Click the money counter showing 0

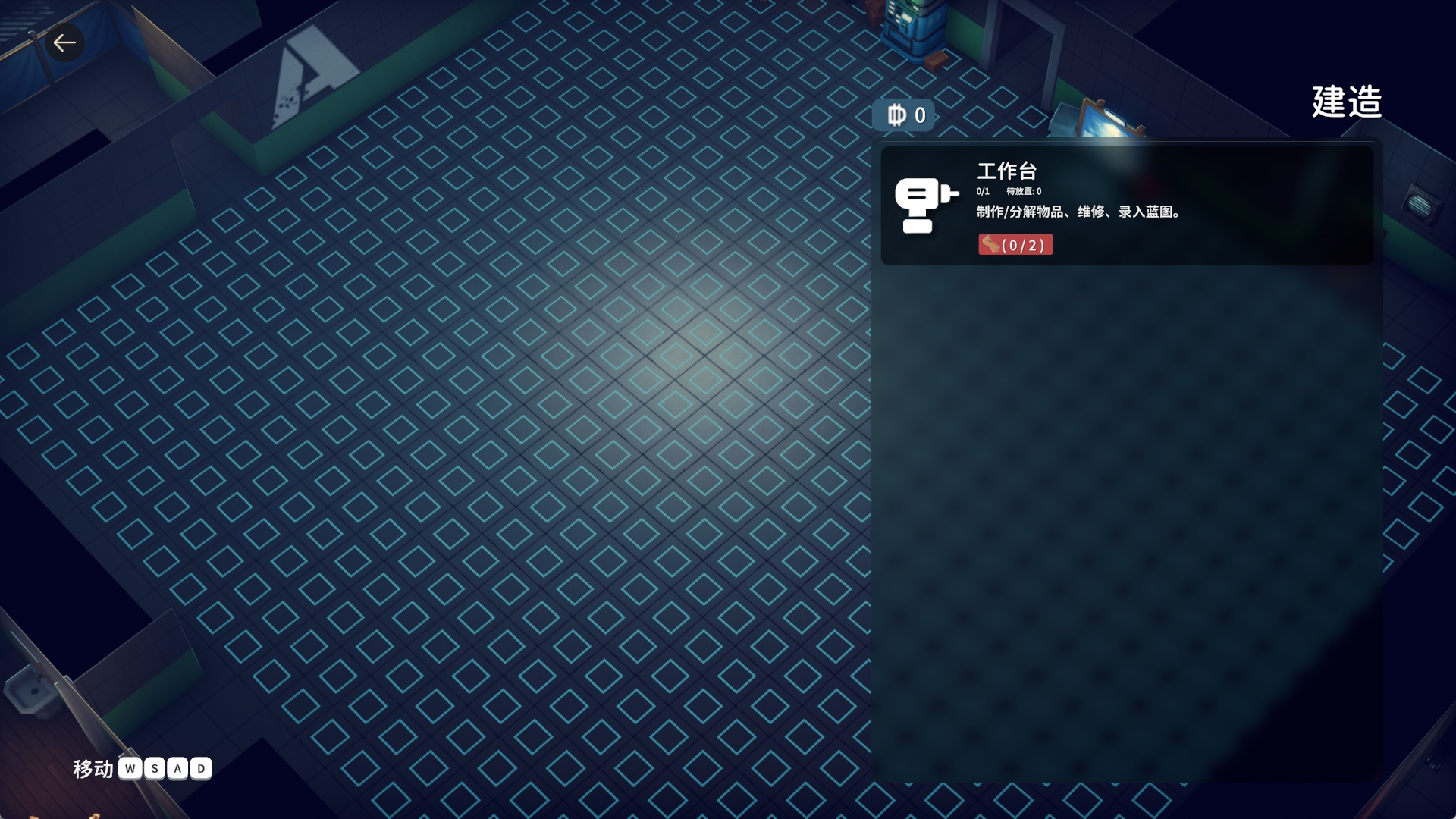pos(919,115)
